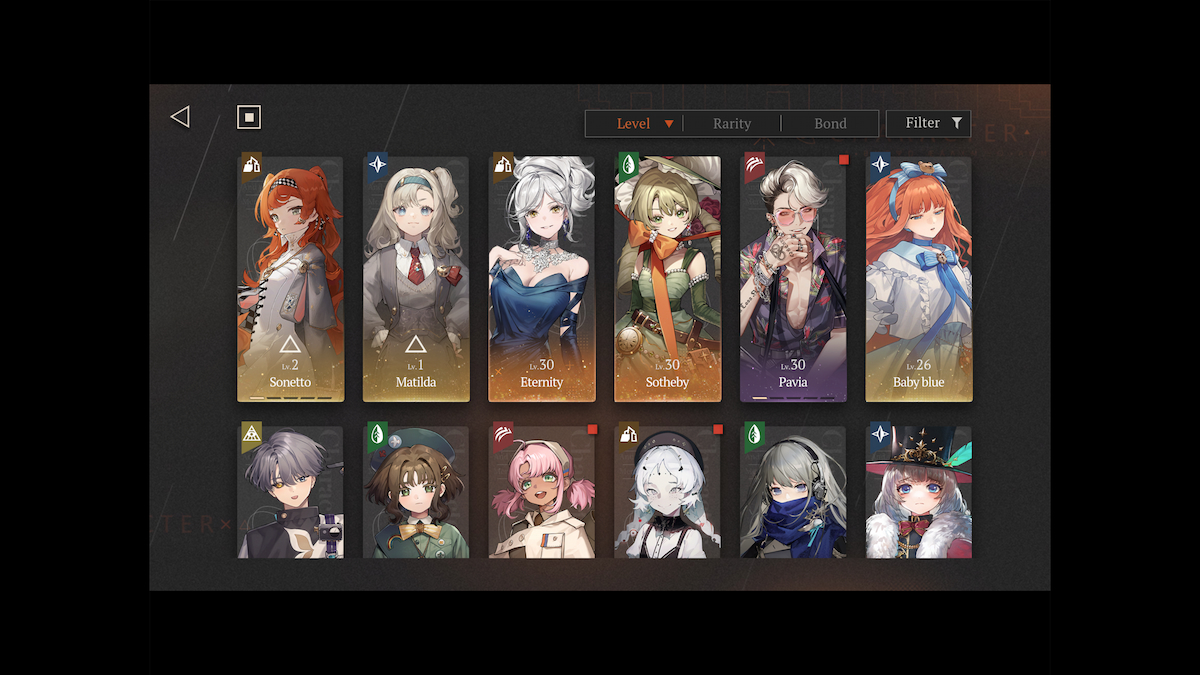Open Sotheby's character card

[x=667, y=279]
